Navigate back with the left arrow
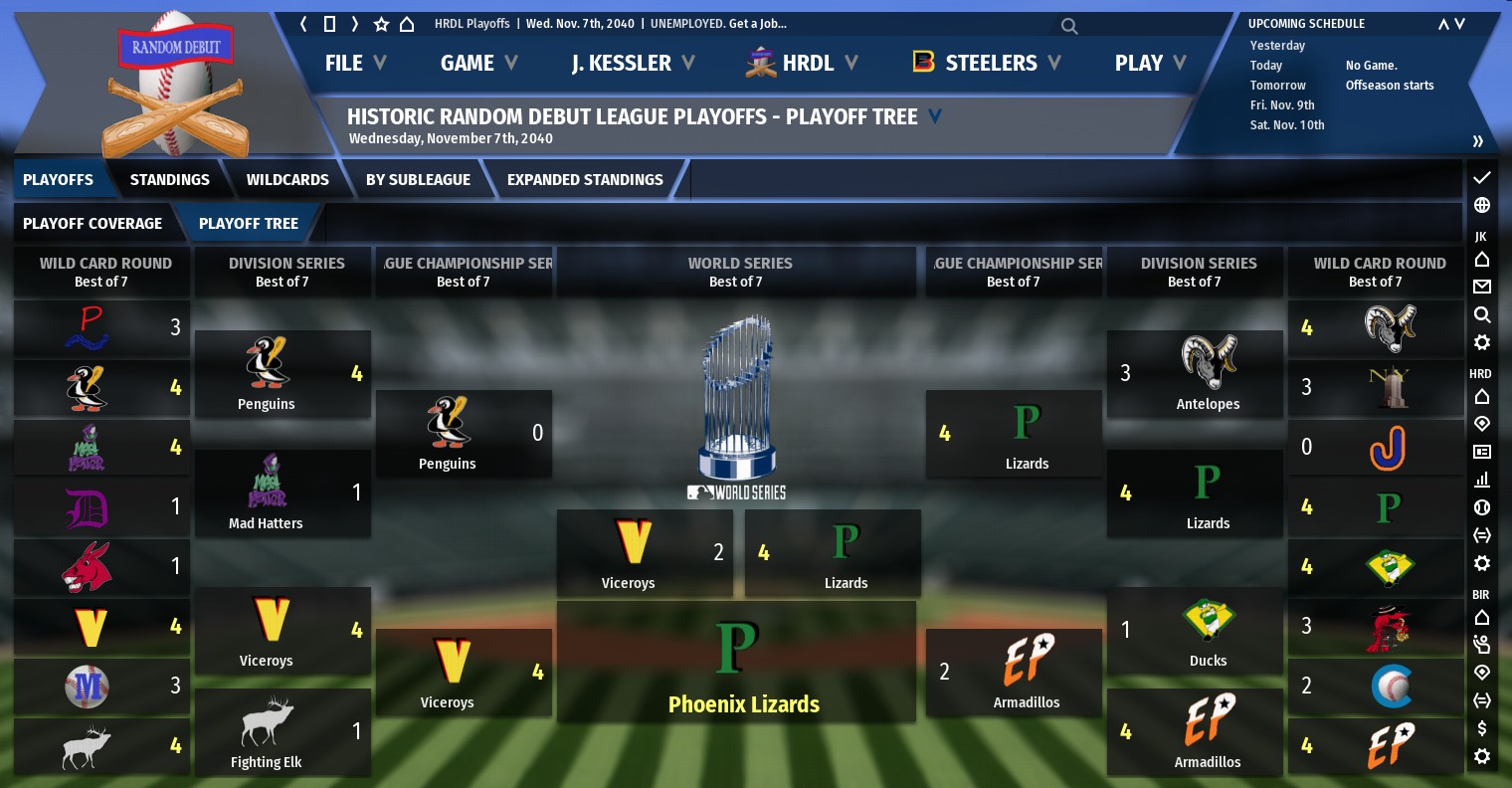Viewport: 1512px width, 788px height. tap(303, 24)
